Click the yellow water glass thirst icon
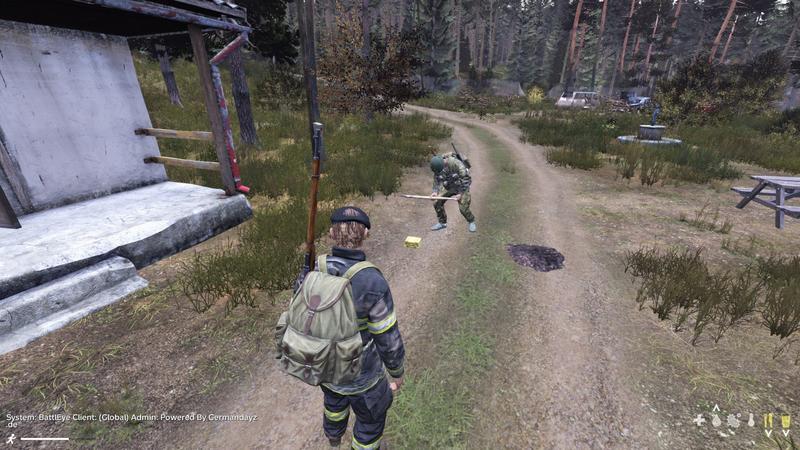This screenshot has width=800, height=450. [x=785, y=421]
